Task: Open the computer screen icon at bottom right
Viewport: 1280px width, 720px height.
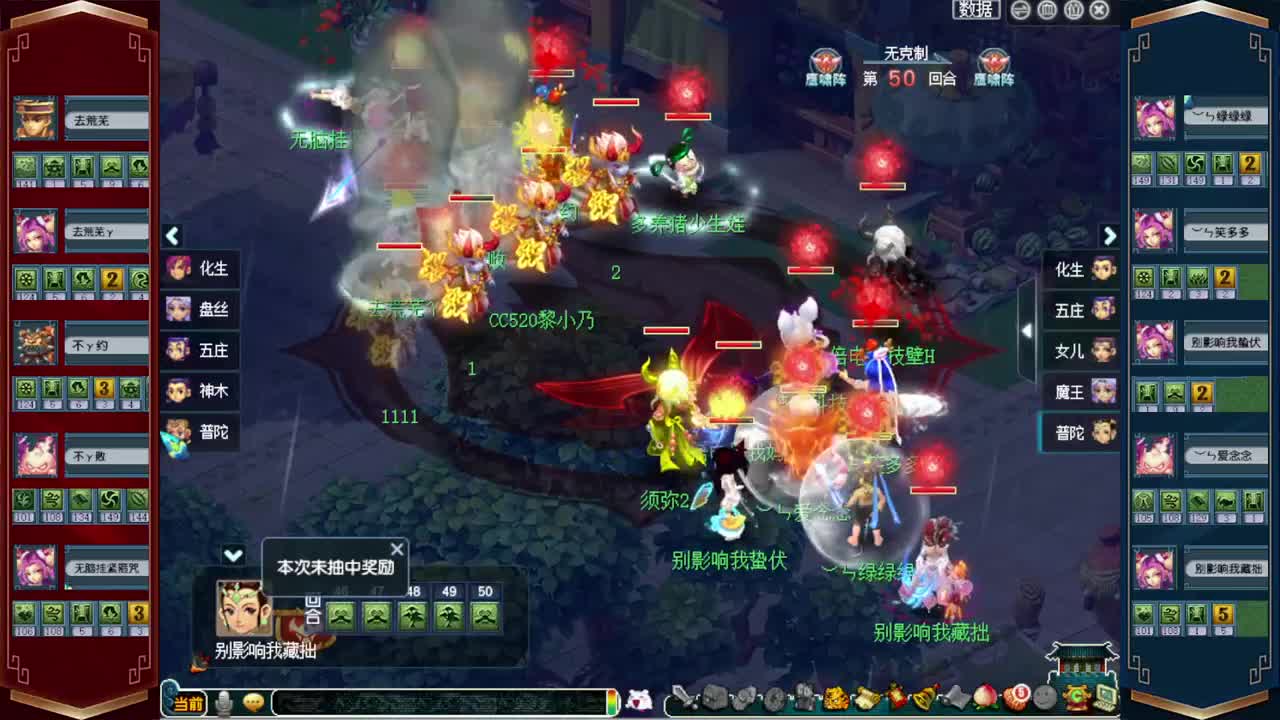Action: pos(1104,700)
